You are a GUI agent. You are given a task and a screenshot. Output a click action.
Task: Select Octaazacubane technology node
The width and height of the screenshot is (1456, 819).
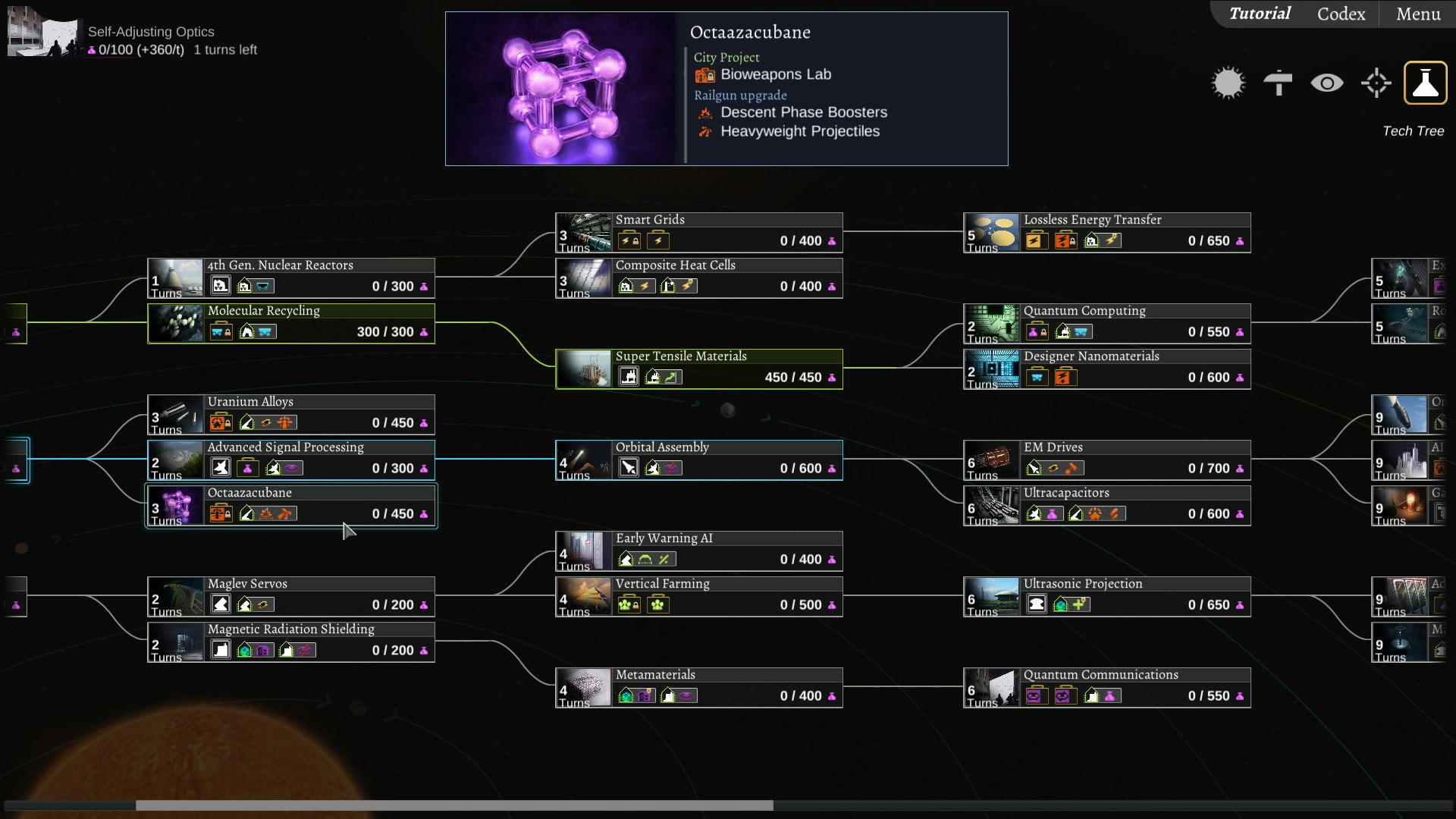point(291,505)
